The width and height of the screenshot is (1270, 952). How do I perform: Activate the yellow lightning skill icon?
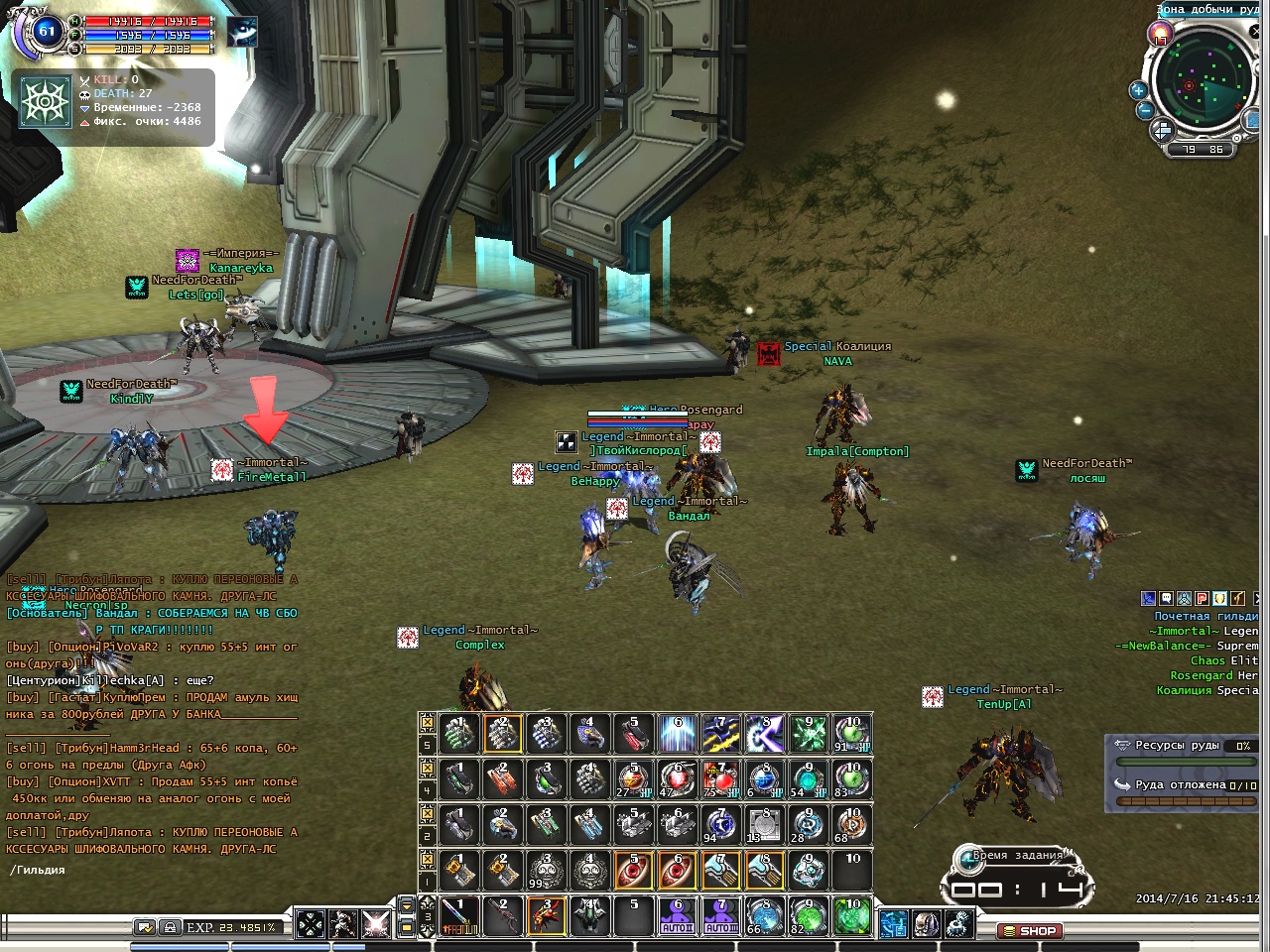pyautogui.click(x=720, y=734)
